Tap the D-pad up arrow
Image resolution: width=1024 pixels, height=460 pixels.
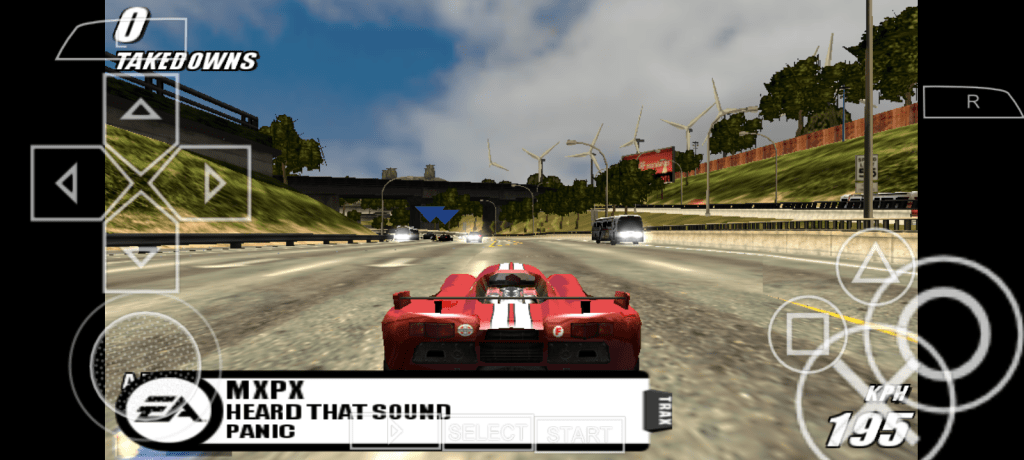[141, 110]
